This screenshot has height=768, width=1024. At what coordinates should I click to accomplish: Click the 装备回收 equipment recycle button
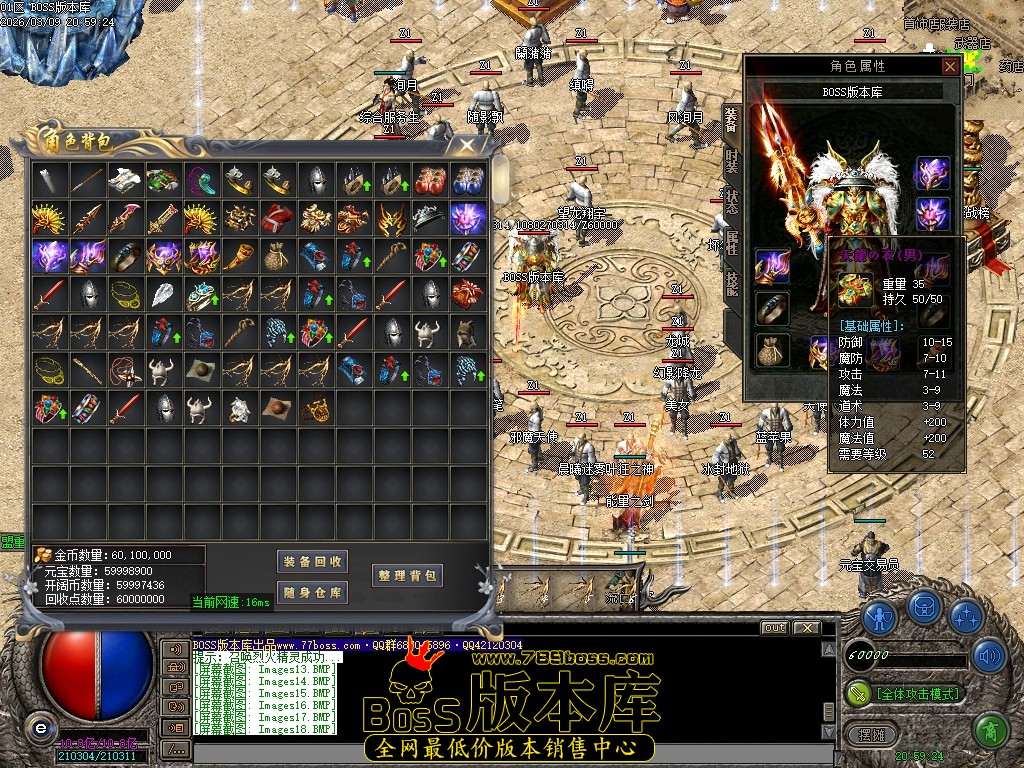(x=312, y=561)
